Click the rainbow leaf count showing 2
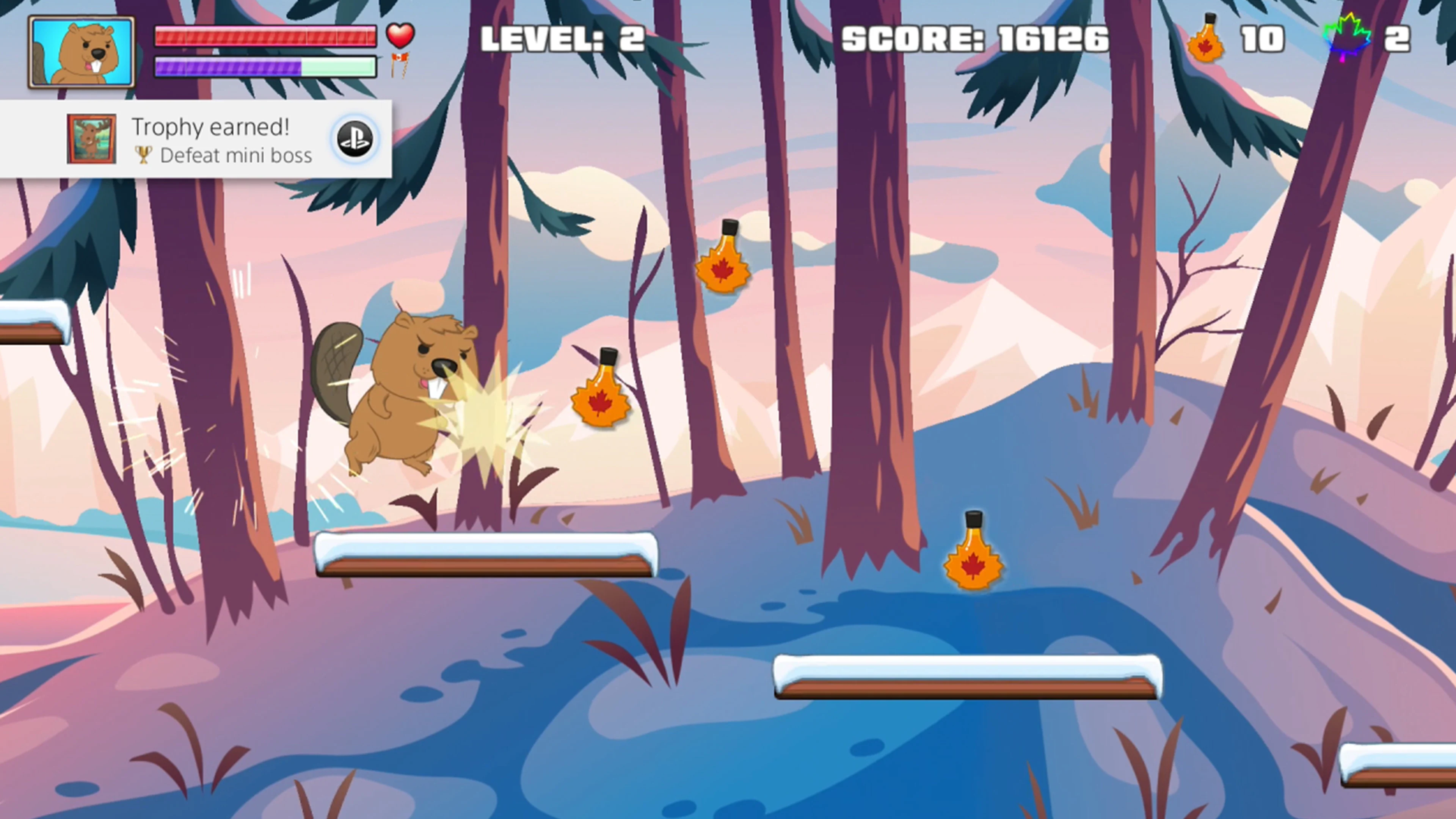Viewport: 1456px width, 819px height. click(1397, 38)
